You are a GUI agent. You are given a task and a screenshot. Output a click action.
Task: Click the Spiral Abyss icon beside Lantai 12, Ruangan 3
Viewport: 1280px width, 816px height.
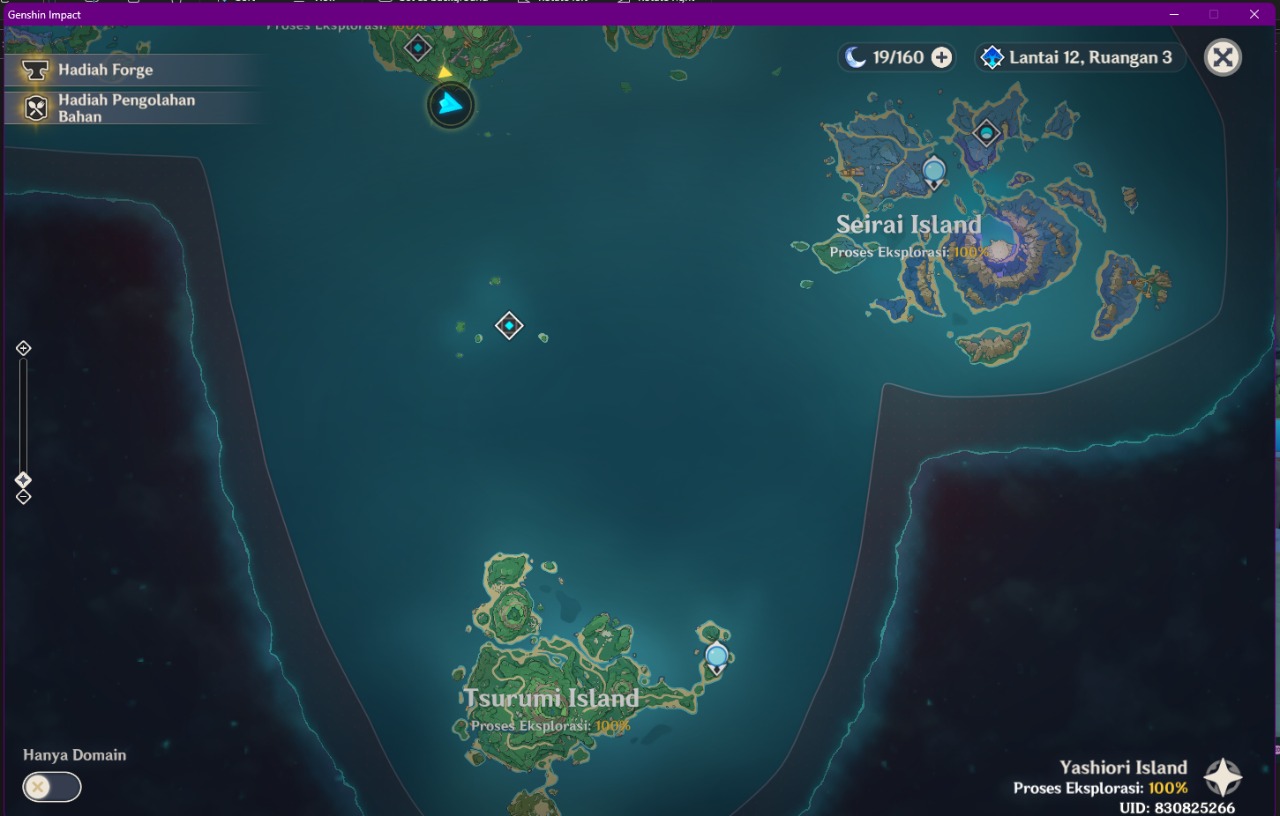992,57
